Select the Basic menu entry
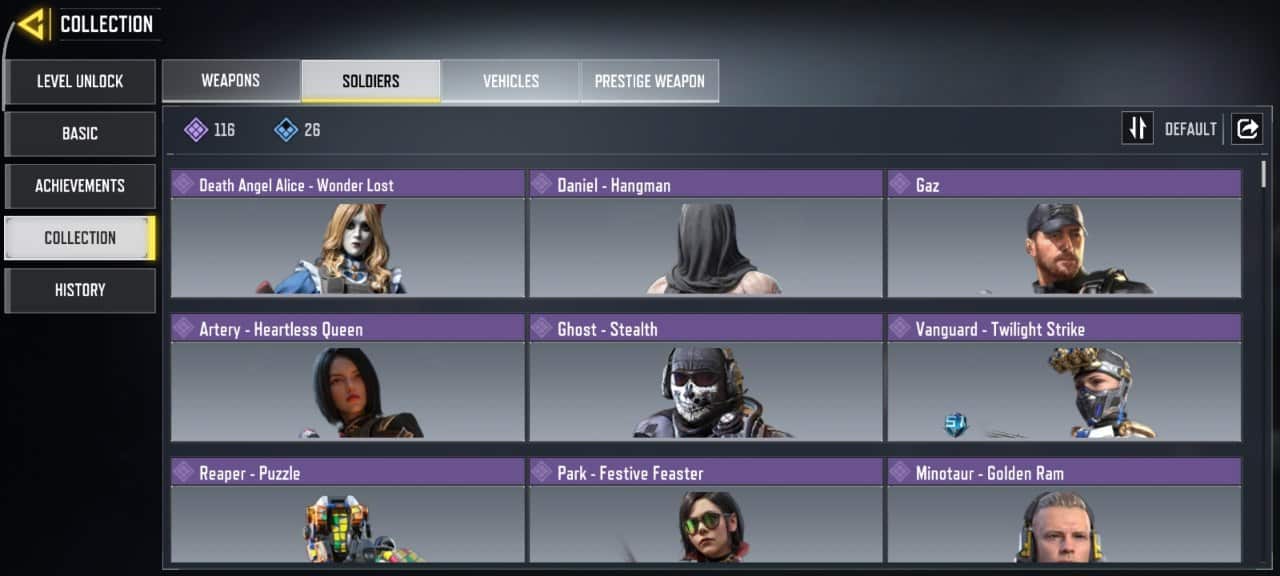 pos(80,133)
